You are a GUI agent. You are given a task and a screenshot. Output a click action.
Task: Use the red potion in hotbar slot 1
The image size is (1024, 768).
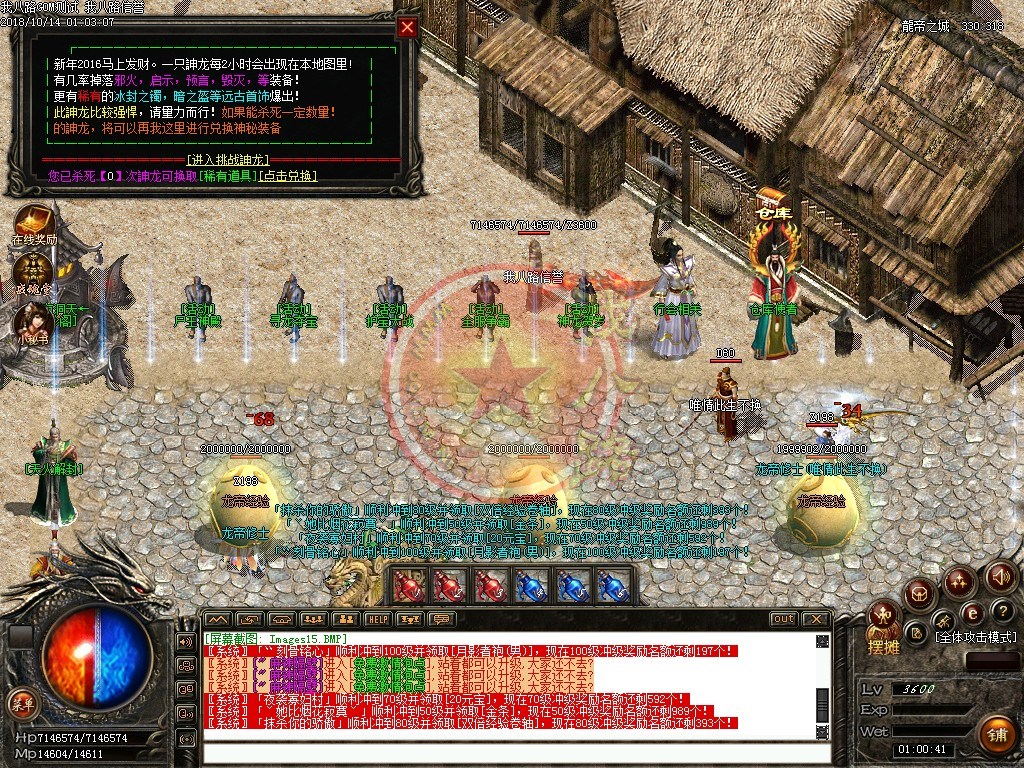click(x=410, y=586)
